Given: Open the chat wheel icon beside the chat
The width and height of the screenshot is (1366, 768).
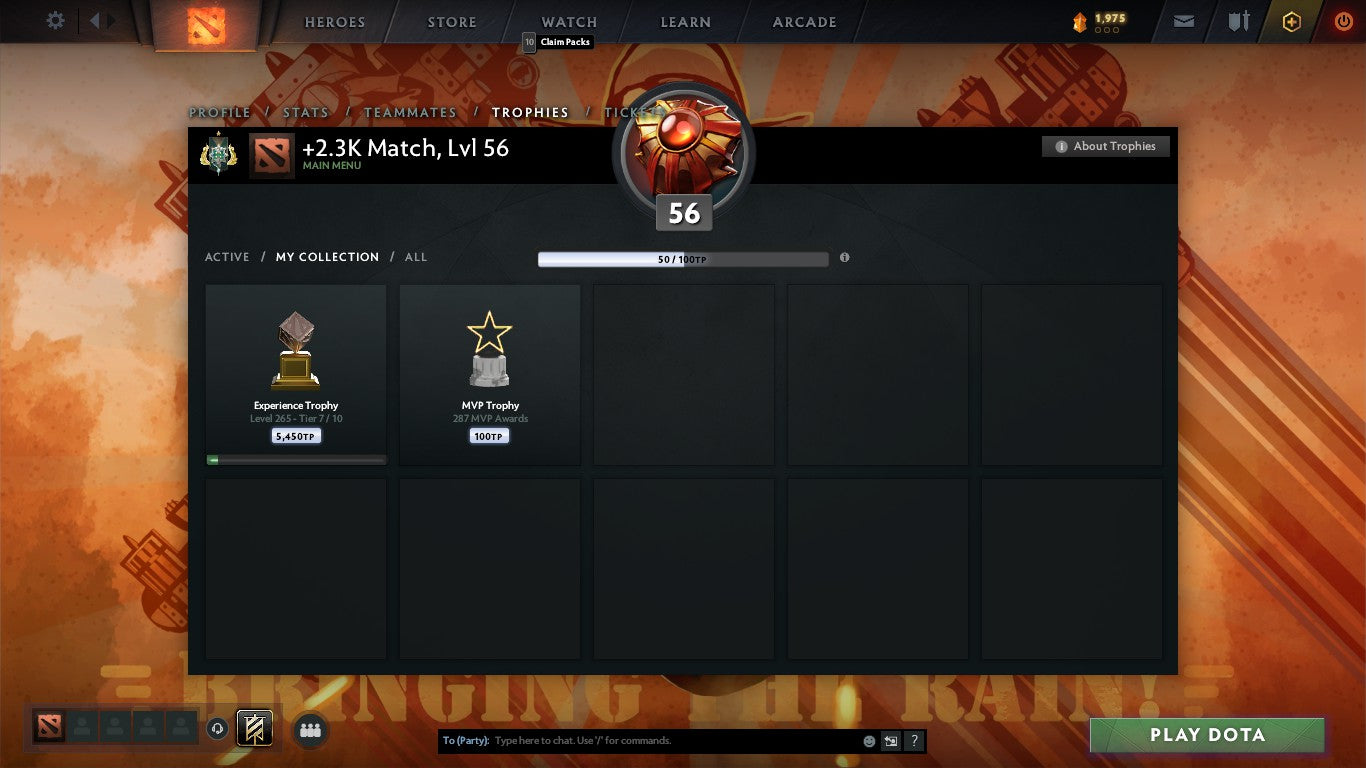Looking at the screenshot, I should pos(890,741).
